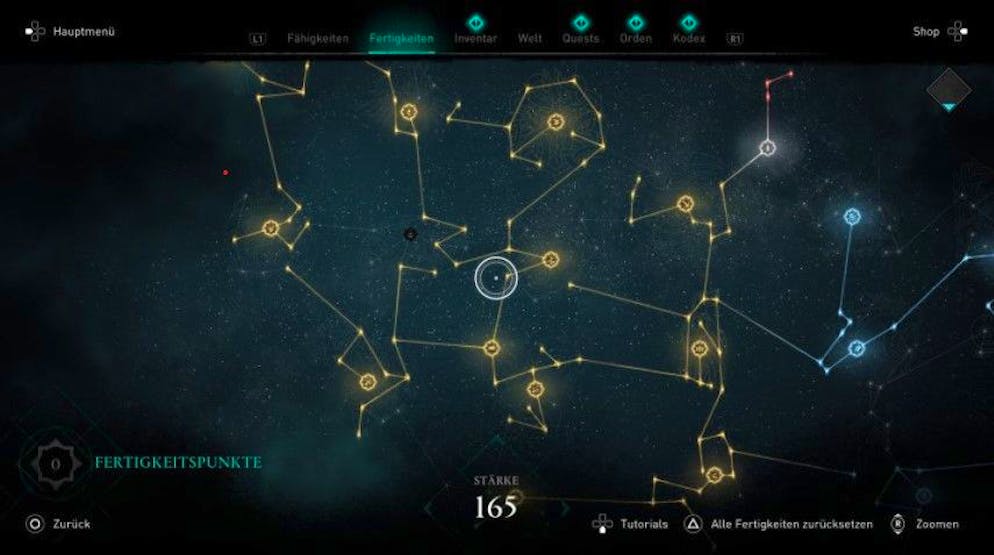
Task: Select the white glowing skill node below red branch
Action: pos(768,148)
